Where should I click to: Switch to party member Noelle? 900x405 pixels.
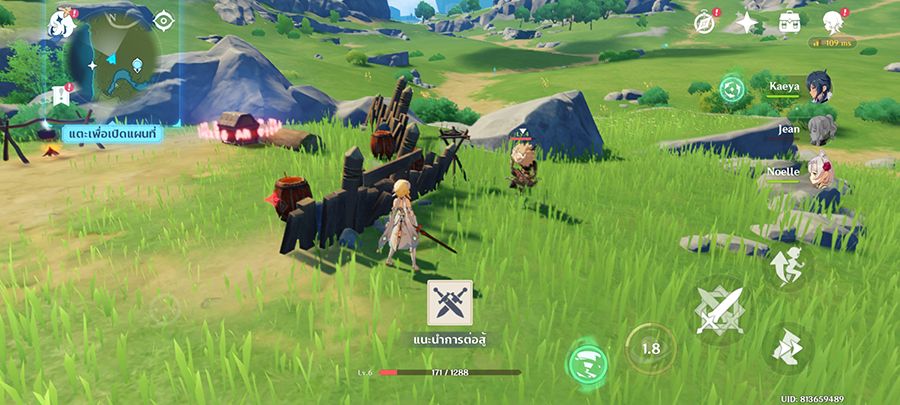(x=818, y=170)
